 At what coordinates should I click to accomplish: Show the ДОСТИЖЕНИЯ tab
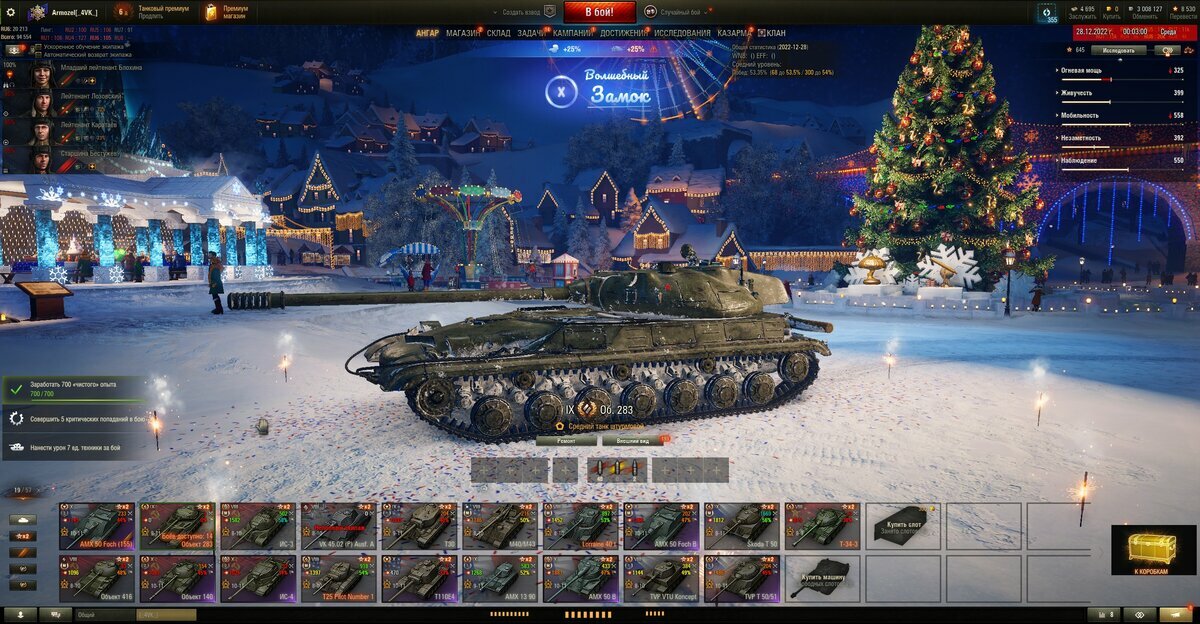tap(623, 33)
